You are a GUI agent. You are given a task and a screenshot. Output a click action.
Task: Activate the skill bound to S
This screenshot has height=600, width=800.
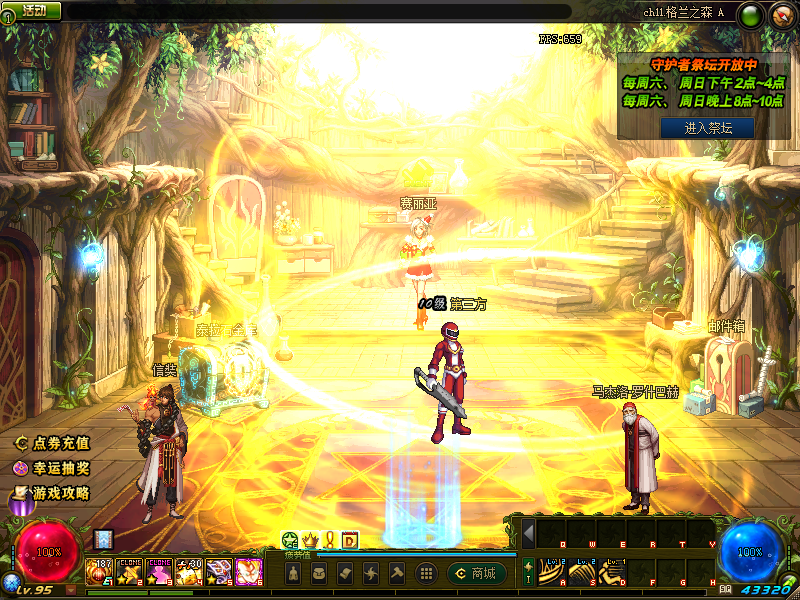pos(584,572)
